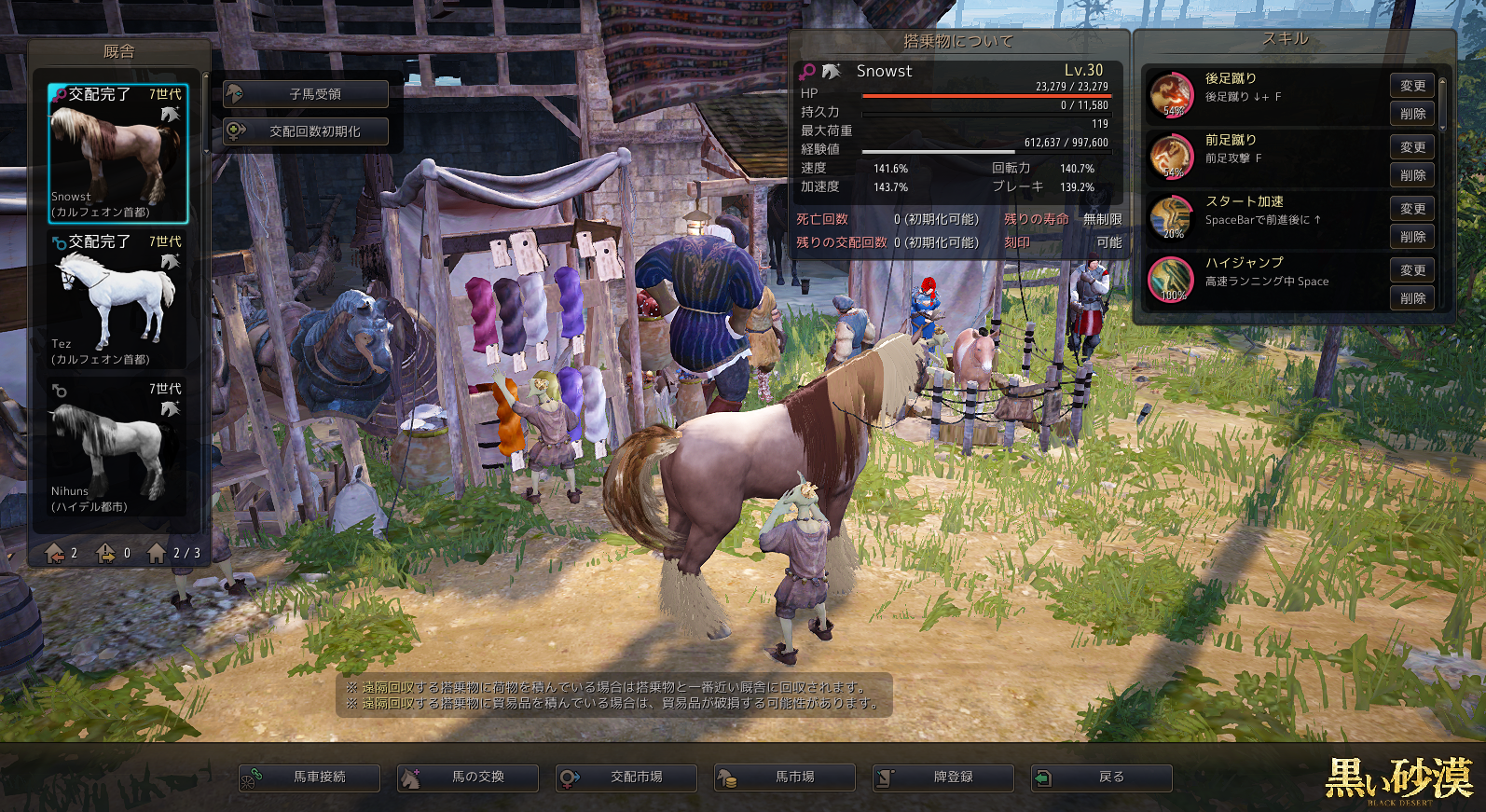Screen dimensions: 1486x812
Task: Go back with the 戻る button
Action: (1102, 778)
